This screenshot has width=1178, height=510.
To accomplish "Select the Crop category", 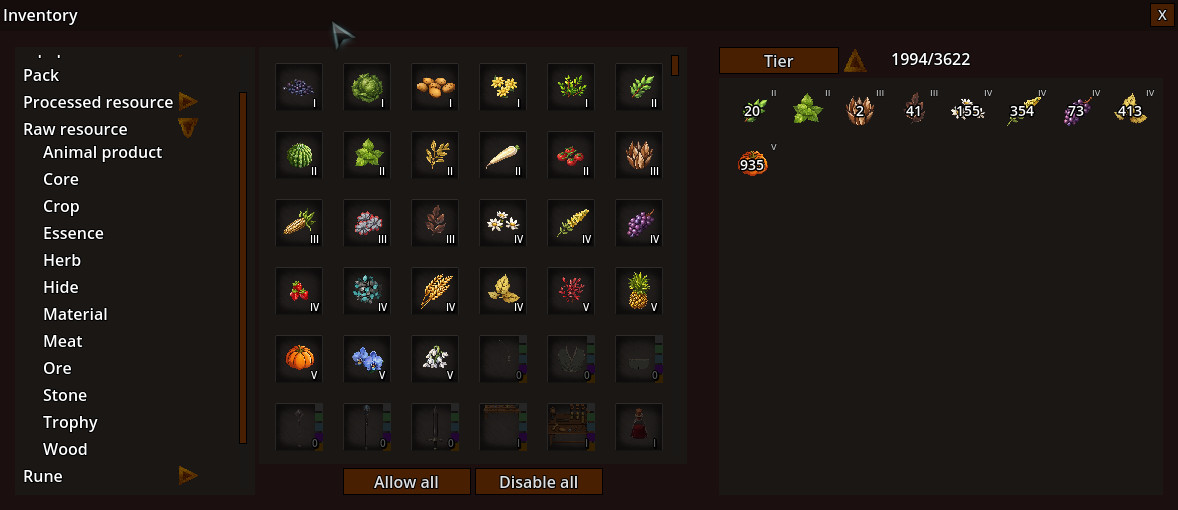I will (x=61, y=206).
